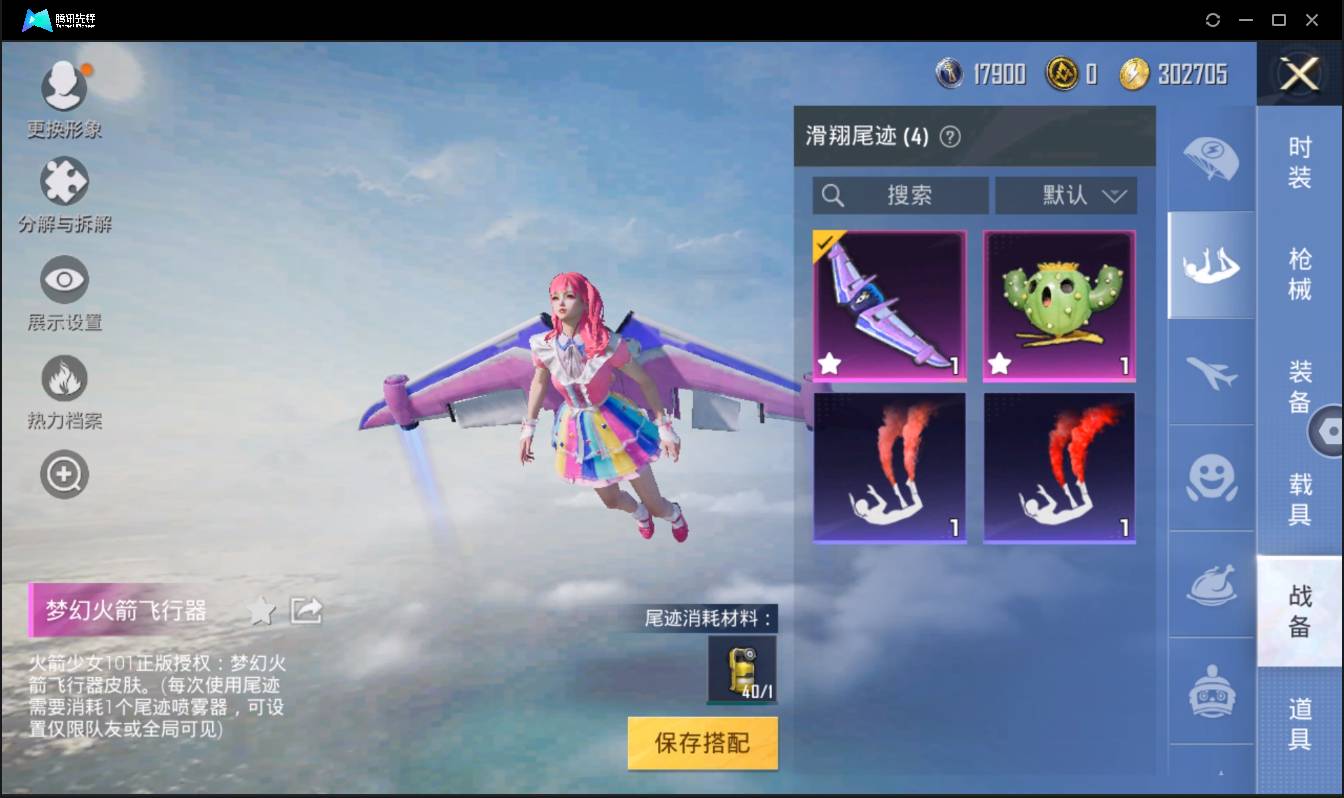
Task: Open the 分解与拆解 dismantle feature
Action: coord(64,182)
